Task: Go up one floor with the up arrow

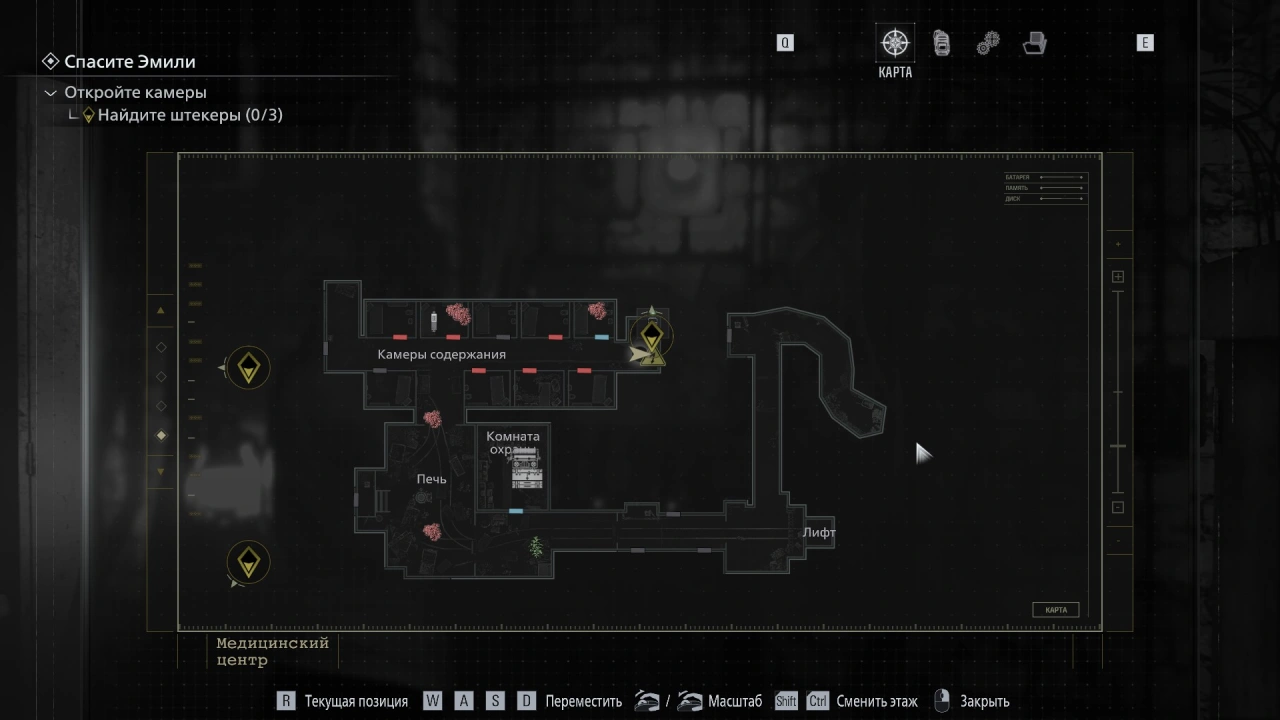Action: tap(161, 311)
